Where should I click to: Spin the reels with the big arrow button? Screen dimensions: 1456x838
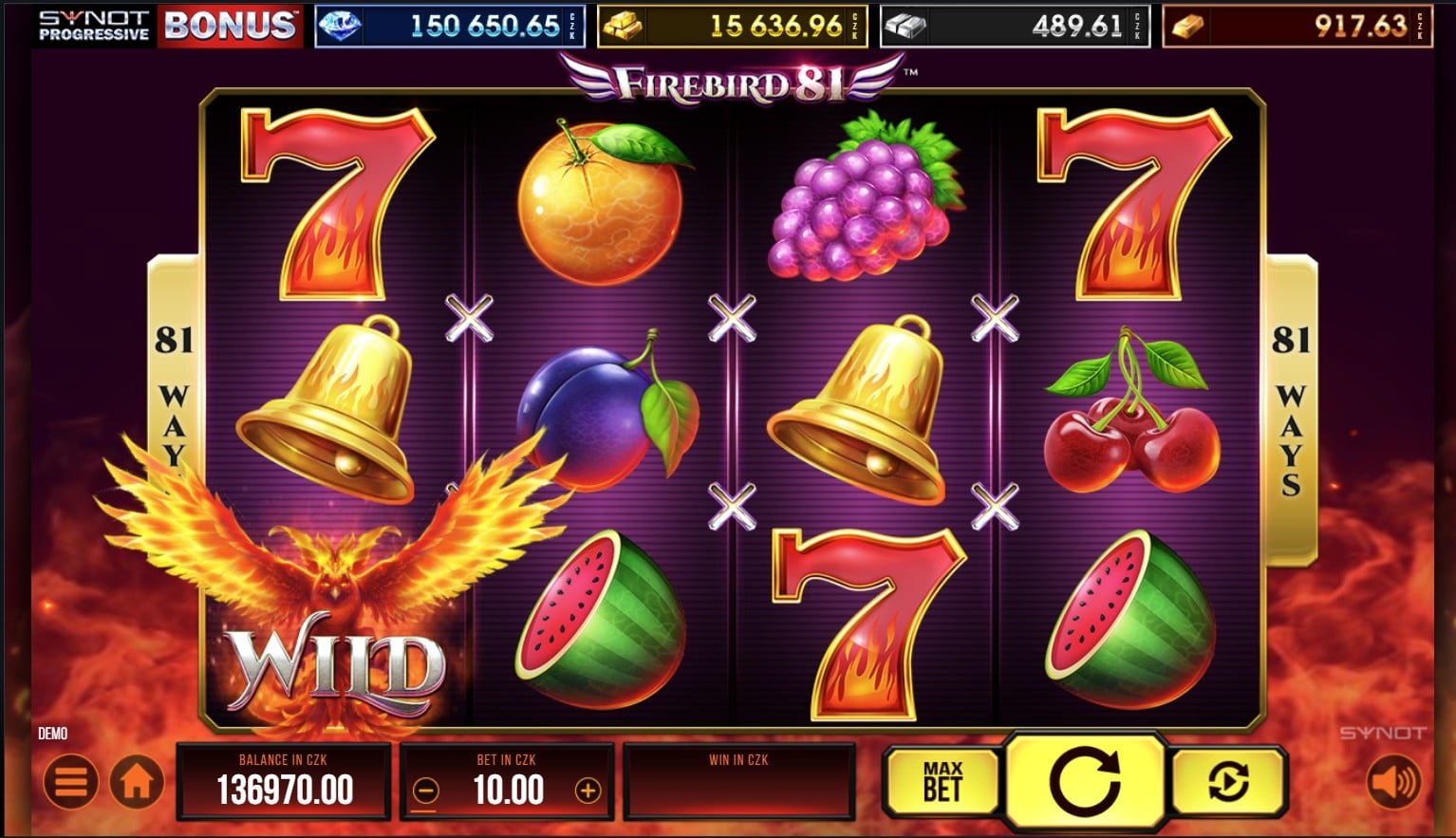(1085, 782)
